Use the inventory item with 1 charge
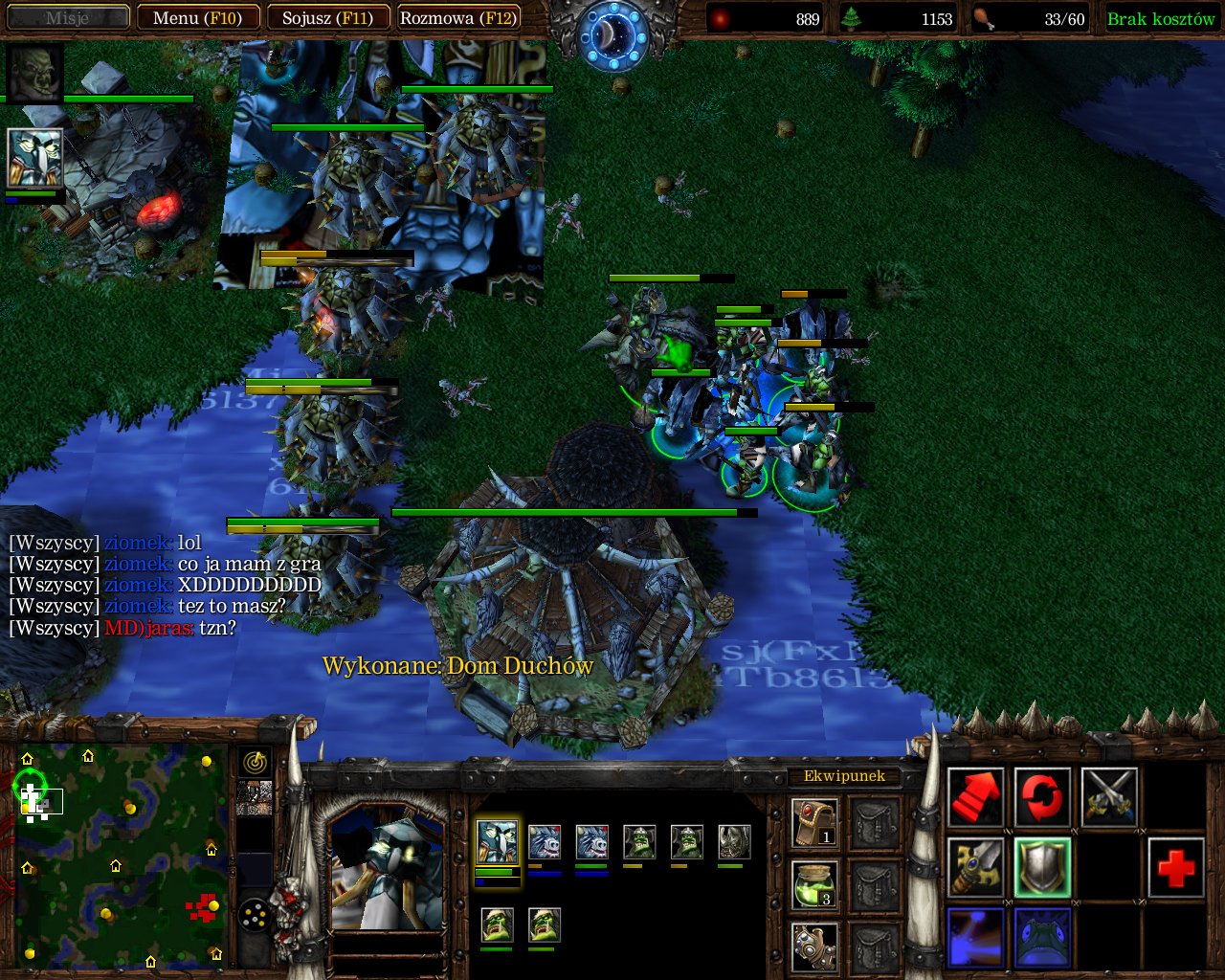Screen dimensions: 1225x980 point(814,823)
